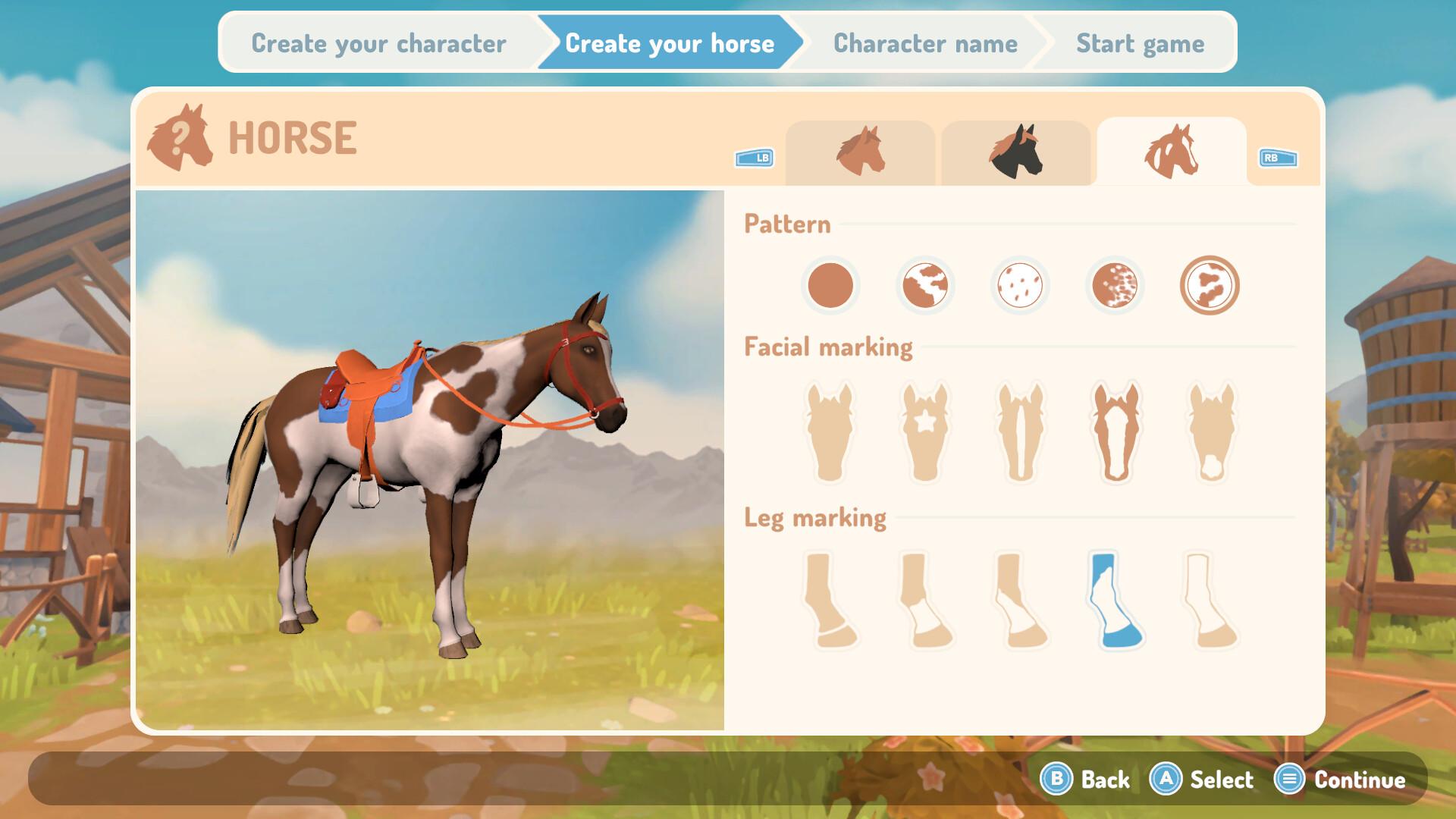Choose the leopard spot coat pattern swatch
Screen dimensions: 1456x819
pos(1020,286)
